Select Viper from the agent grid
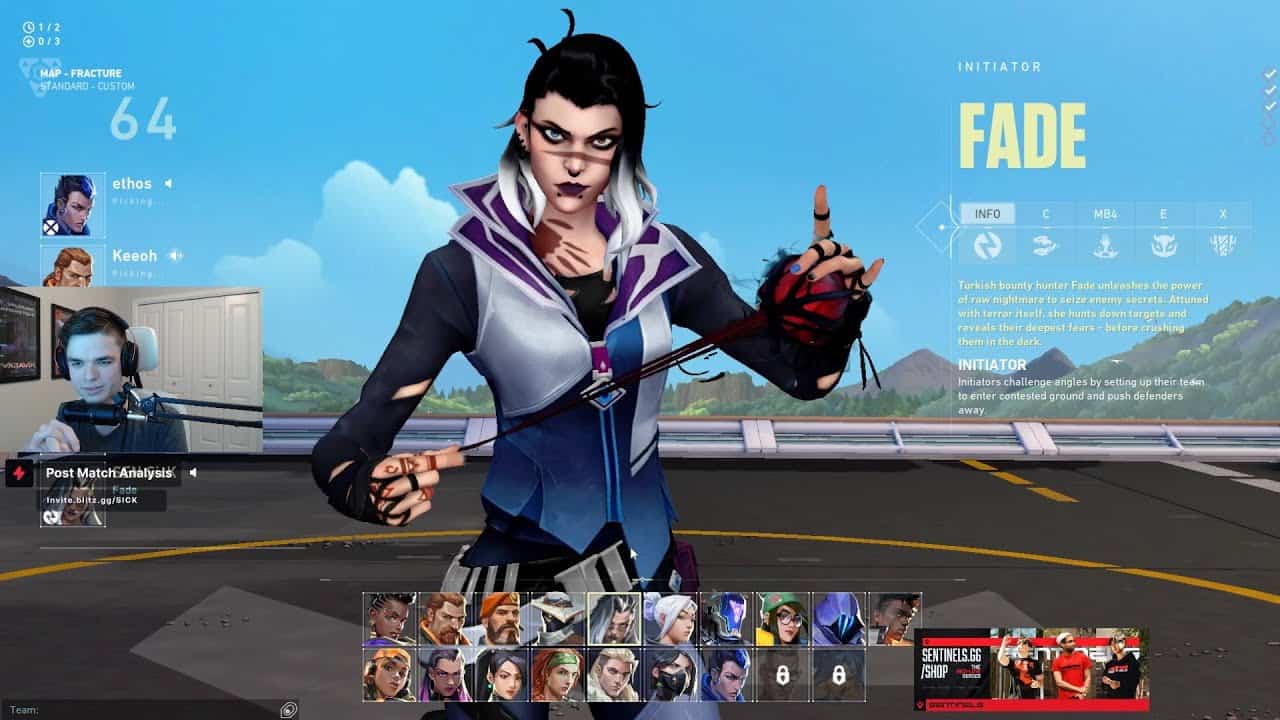Image resolution: width=1280 pixels, height=720 pixels. pyautogui.click(x=669, y=674)
